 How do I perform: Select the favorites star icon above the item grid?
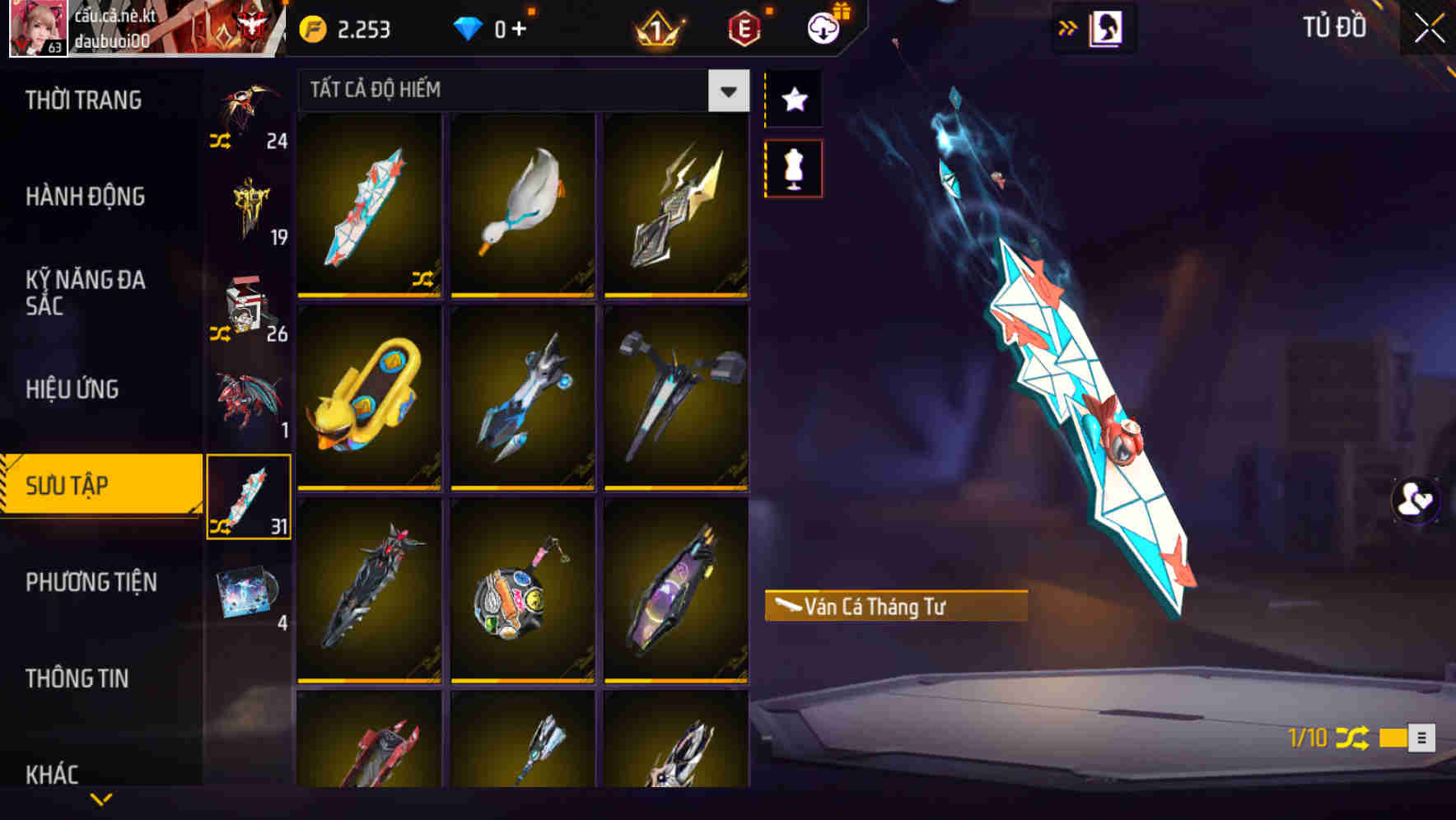[x=793, y=100]
